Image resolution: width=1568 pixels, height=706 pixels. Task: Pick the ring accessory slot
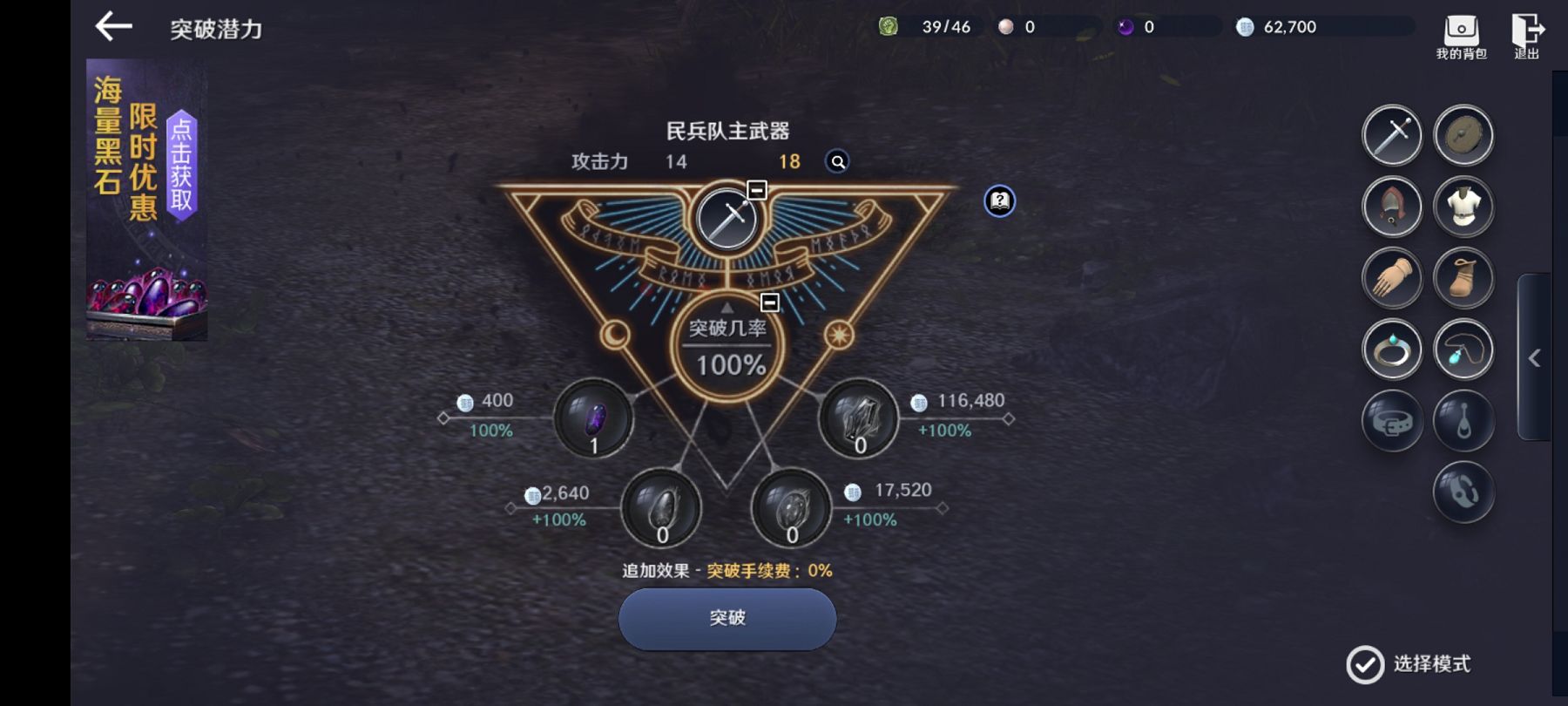tap(1392, 350)
